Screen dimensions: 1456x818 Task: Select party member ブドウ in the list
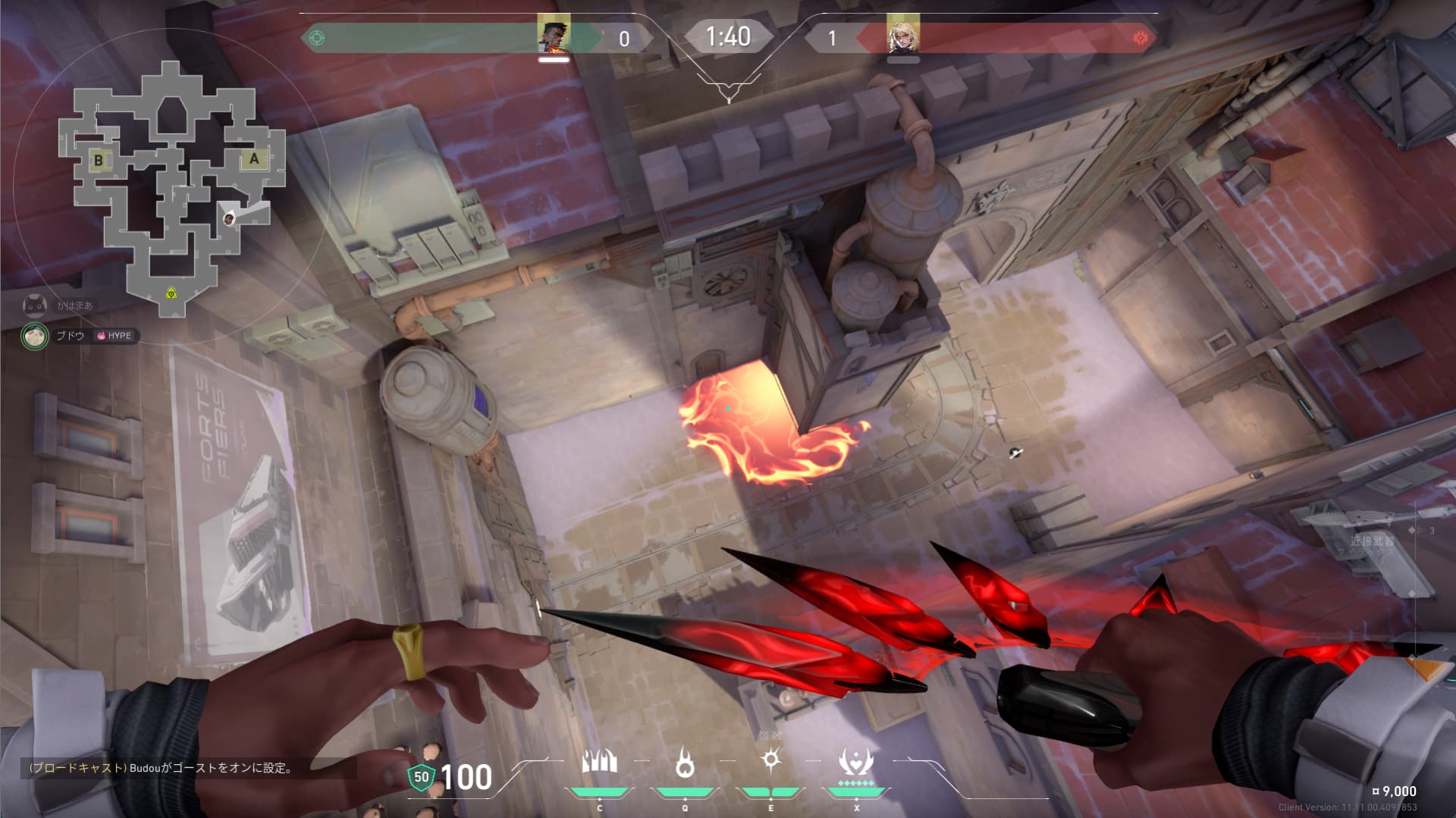tap(70, 336)
